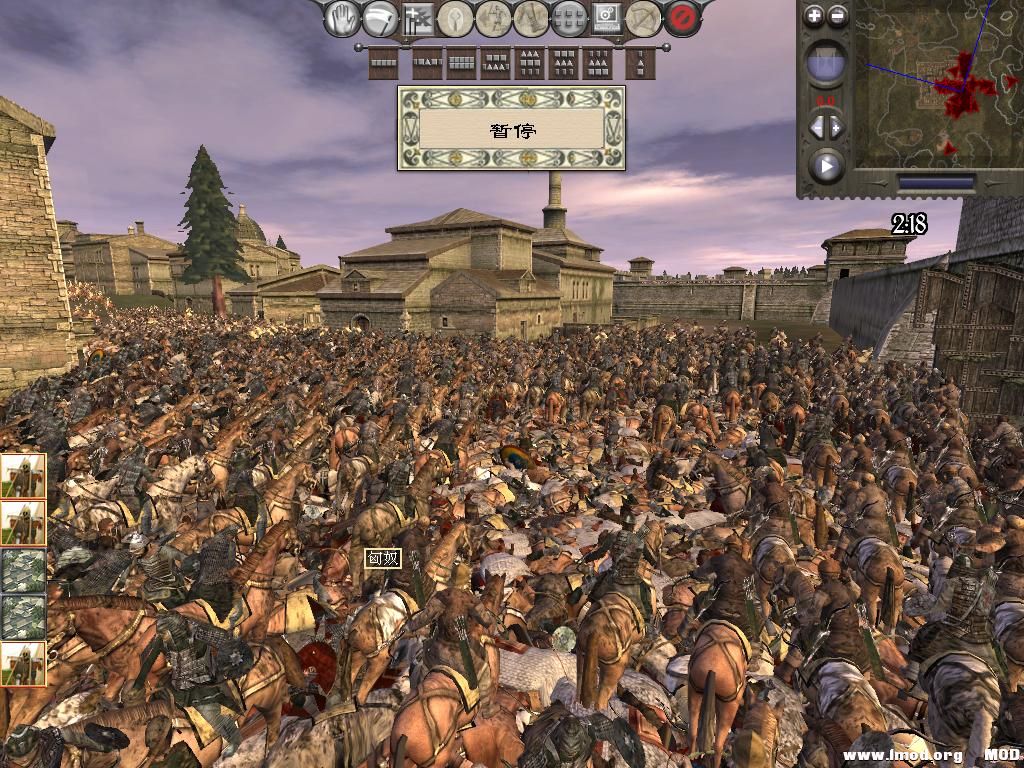Choose the single column formation
1024x768 pixels.
point(640,64)
